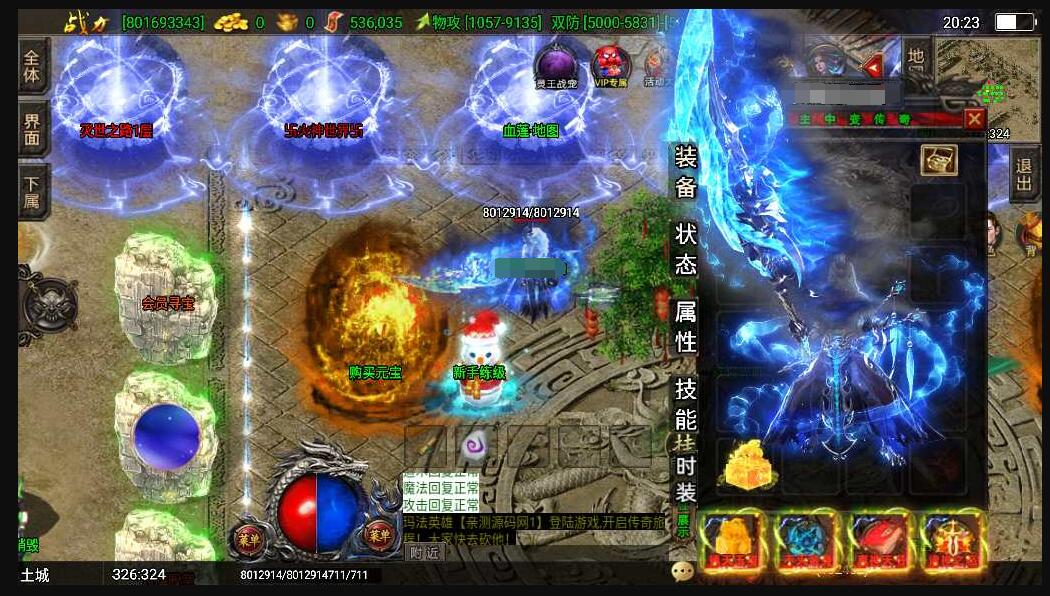The width and height of the screenshot is (1050, 596).
Task: Switch to the 状态 status tab
Action: pos(685,248)
